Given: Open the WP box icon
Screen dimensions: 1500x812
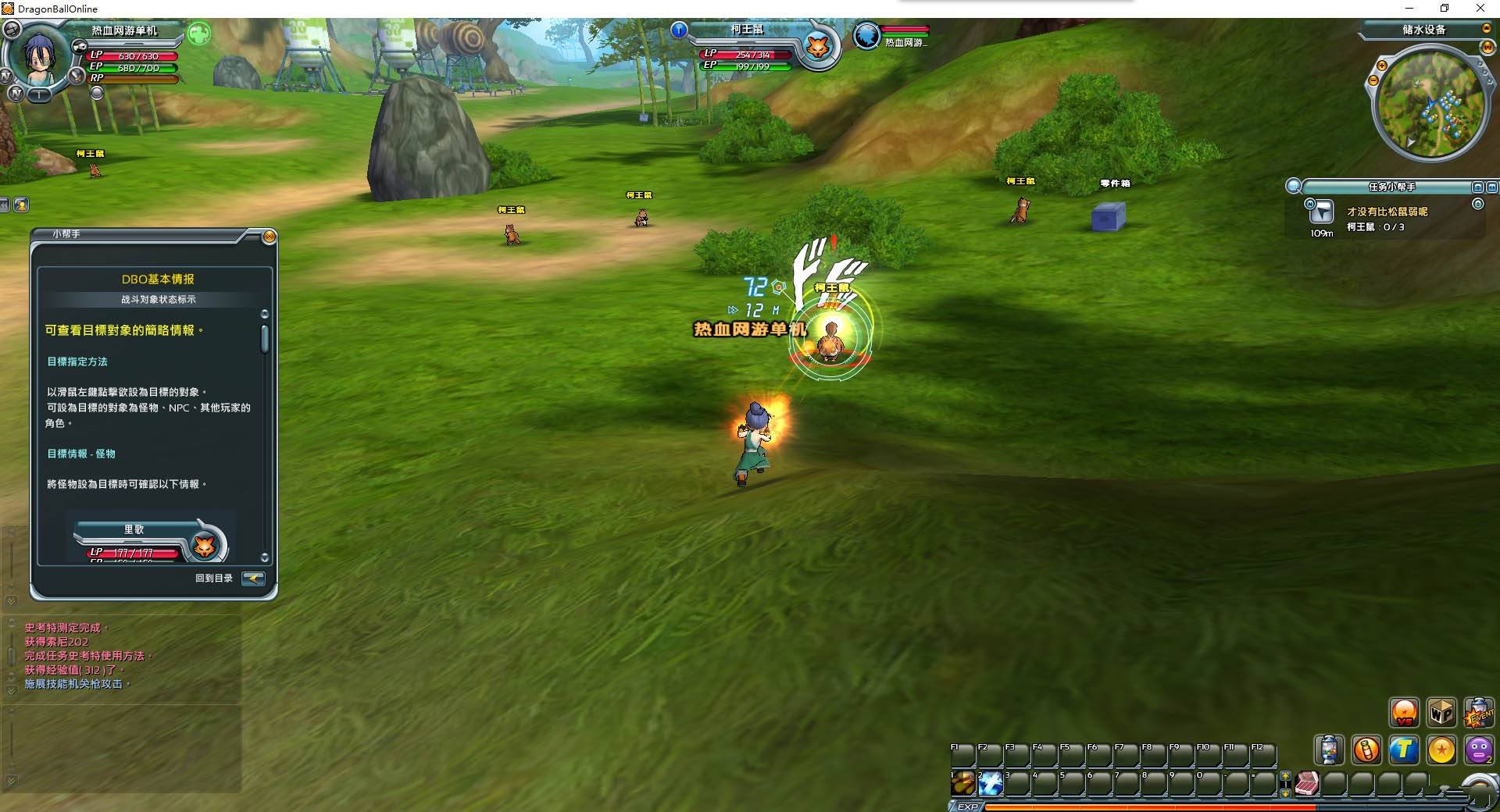Looking at the screenshot, I should (x=1441, y=712).
